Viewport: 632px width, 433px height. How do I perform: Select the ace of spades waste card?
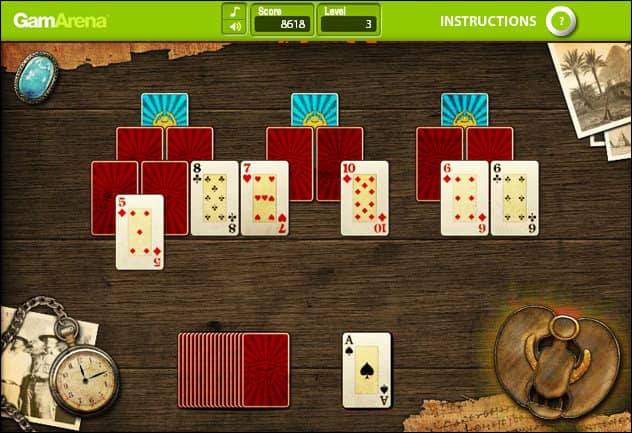pos(366,370)
